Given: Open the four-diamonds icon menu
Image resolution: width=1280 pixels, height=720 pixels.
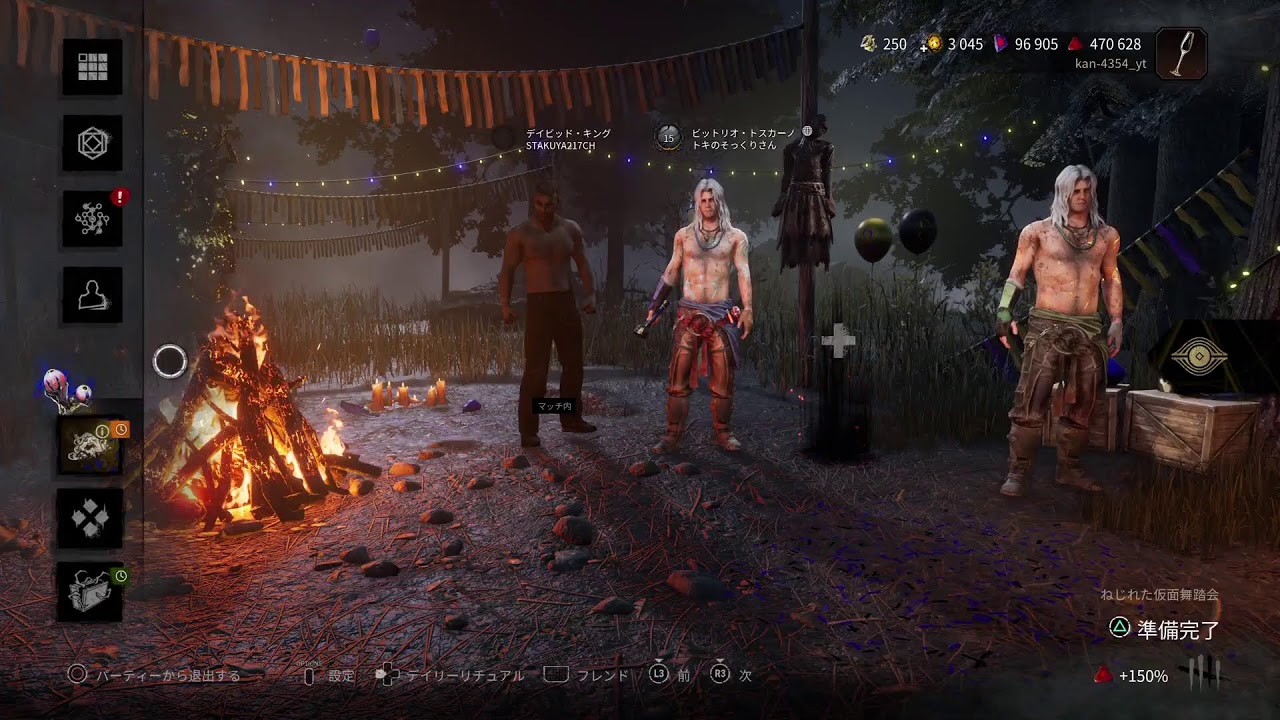Looking at the screenshot, I should [90, 518].
